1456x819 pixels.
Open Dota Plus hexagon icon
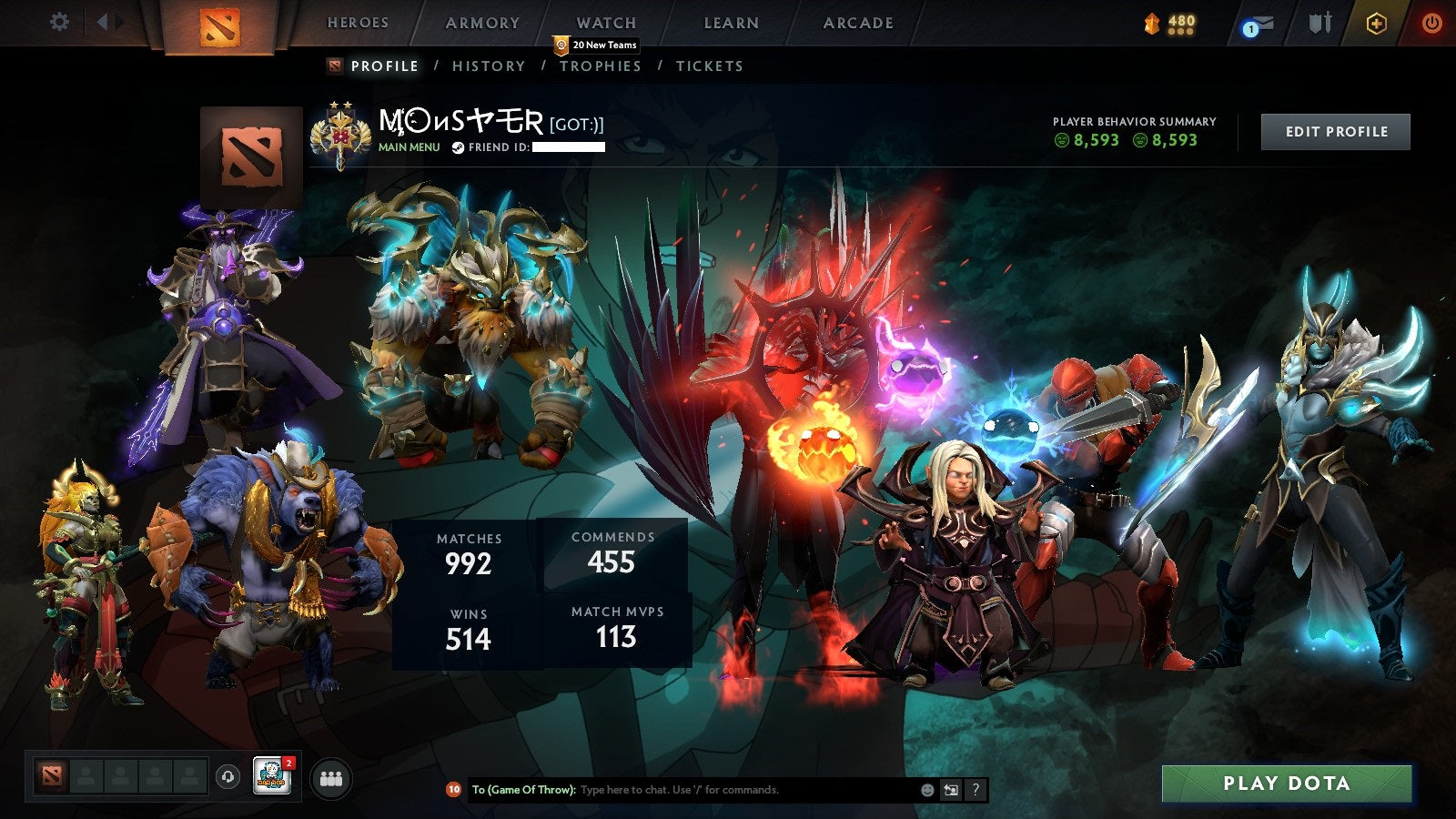click(x=1376, y=25)
